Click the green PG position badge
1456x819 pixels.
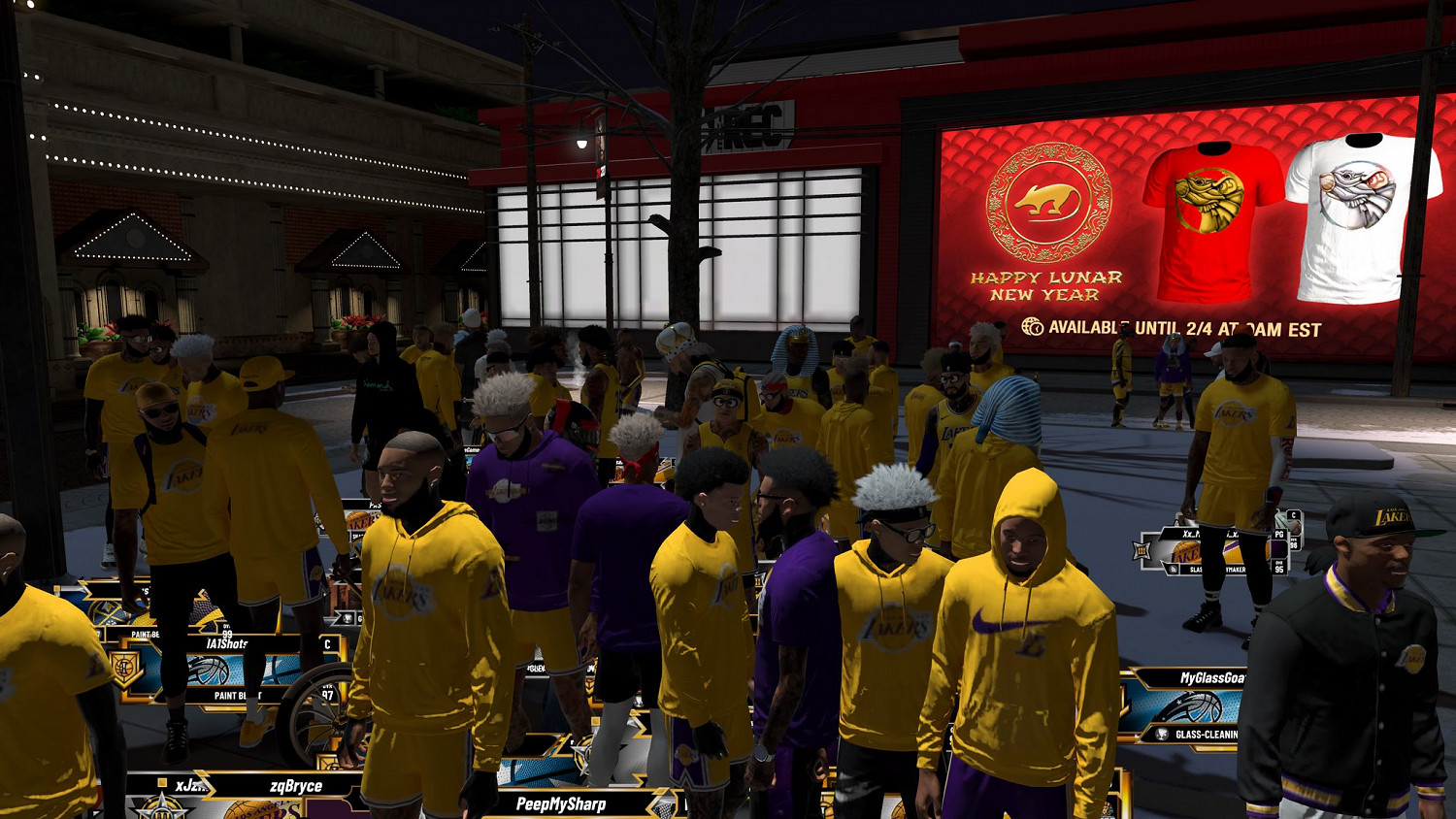[1278, 535]
